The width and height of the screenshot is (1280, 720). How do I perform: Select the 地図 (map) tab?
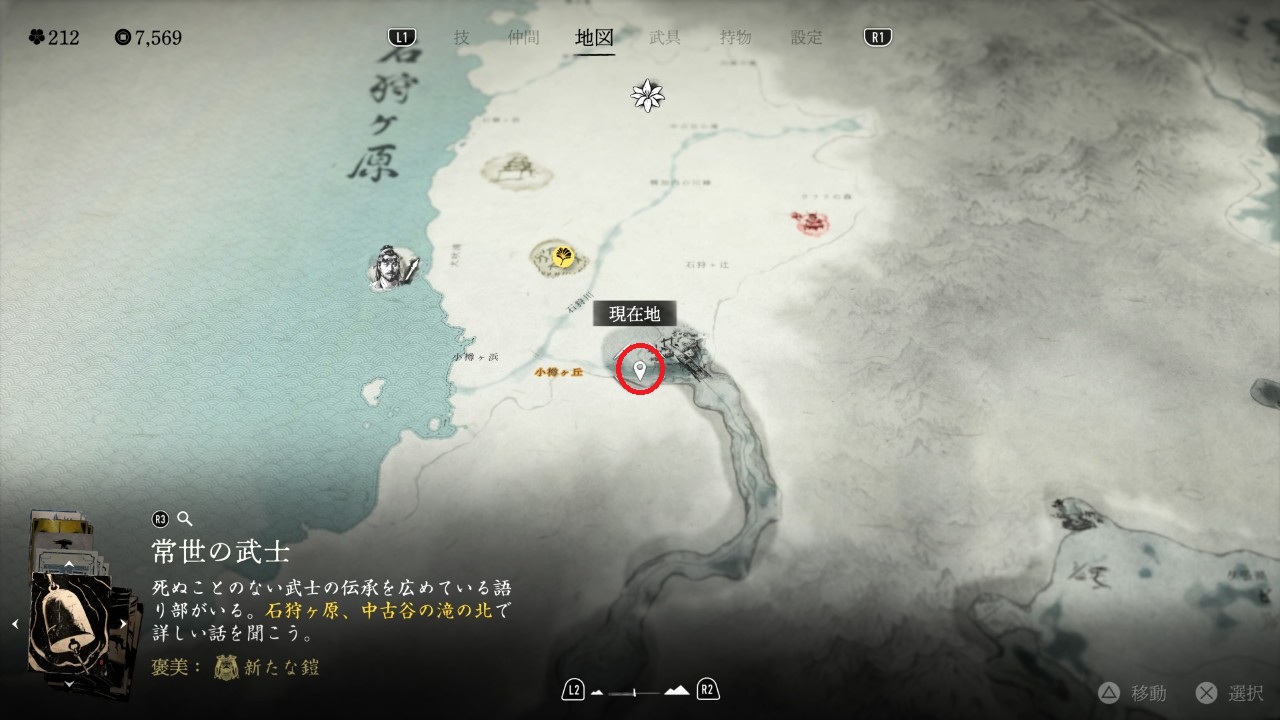click(x=594, y=38)
